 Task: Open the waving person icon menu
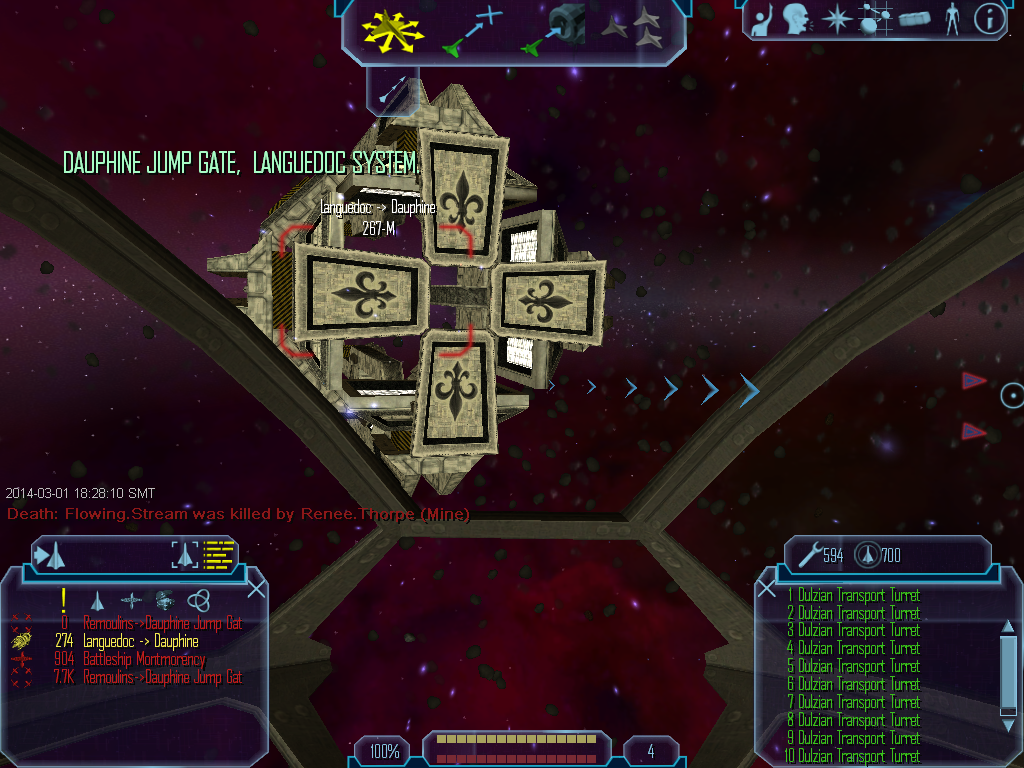click(762, 20)
